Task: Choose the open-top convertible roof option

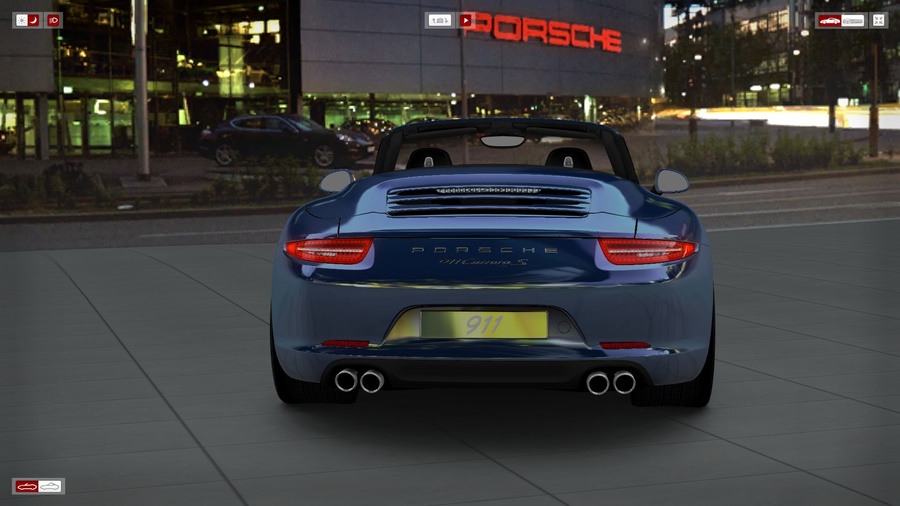Action: (27, 486)
